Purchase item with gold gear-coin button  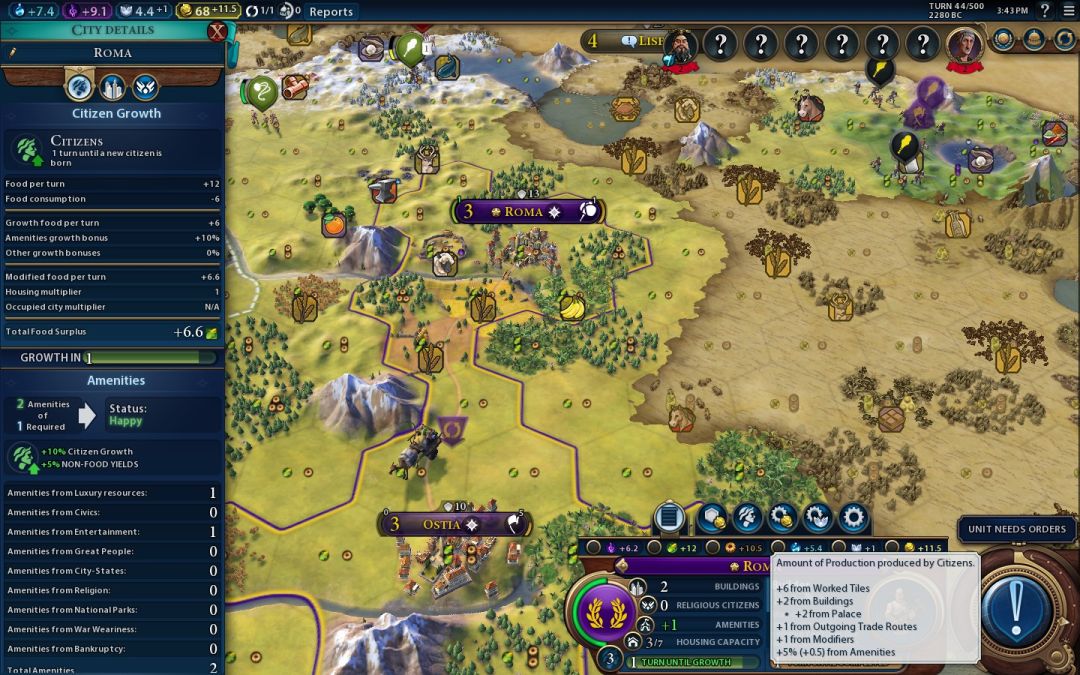[782, 517]
